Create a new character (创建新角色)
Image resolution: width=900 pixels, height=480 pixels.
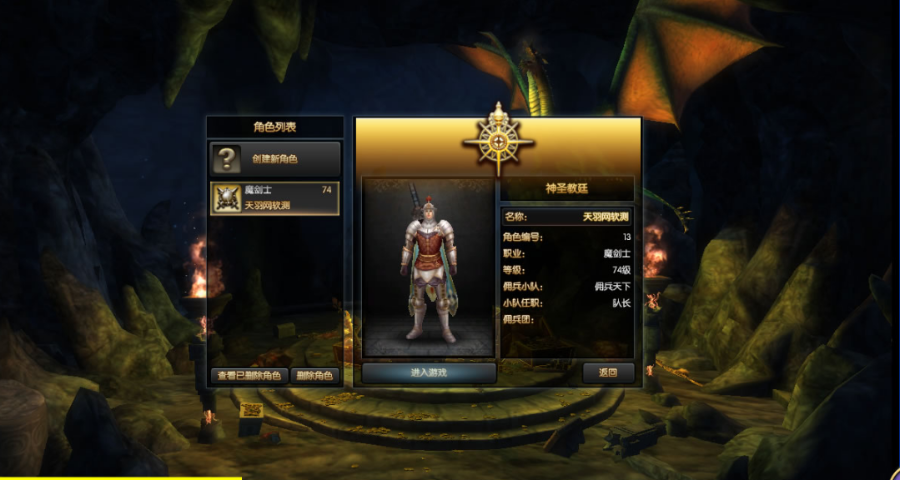pyautogui.click(x=275, y=158)
